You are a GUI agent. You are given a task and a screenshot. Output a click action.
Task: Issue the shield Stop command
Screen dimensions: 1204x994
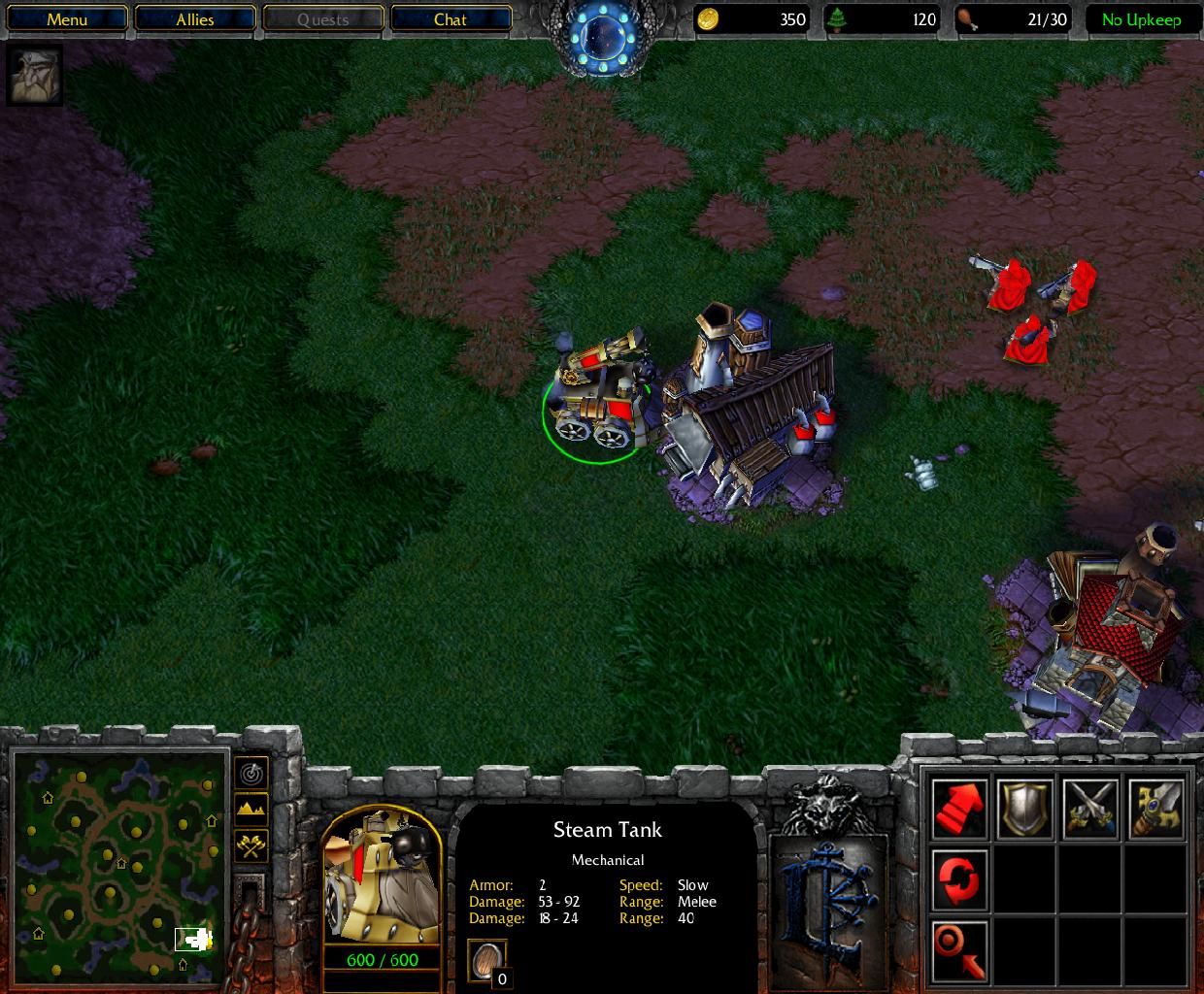coord(1025,809)
